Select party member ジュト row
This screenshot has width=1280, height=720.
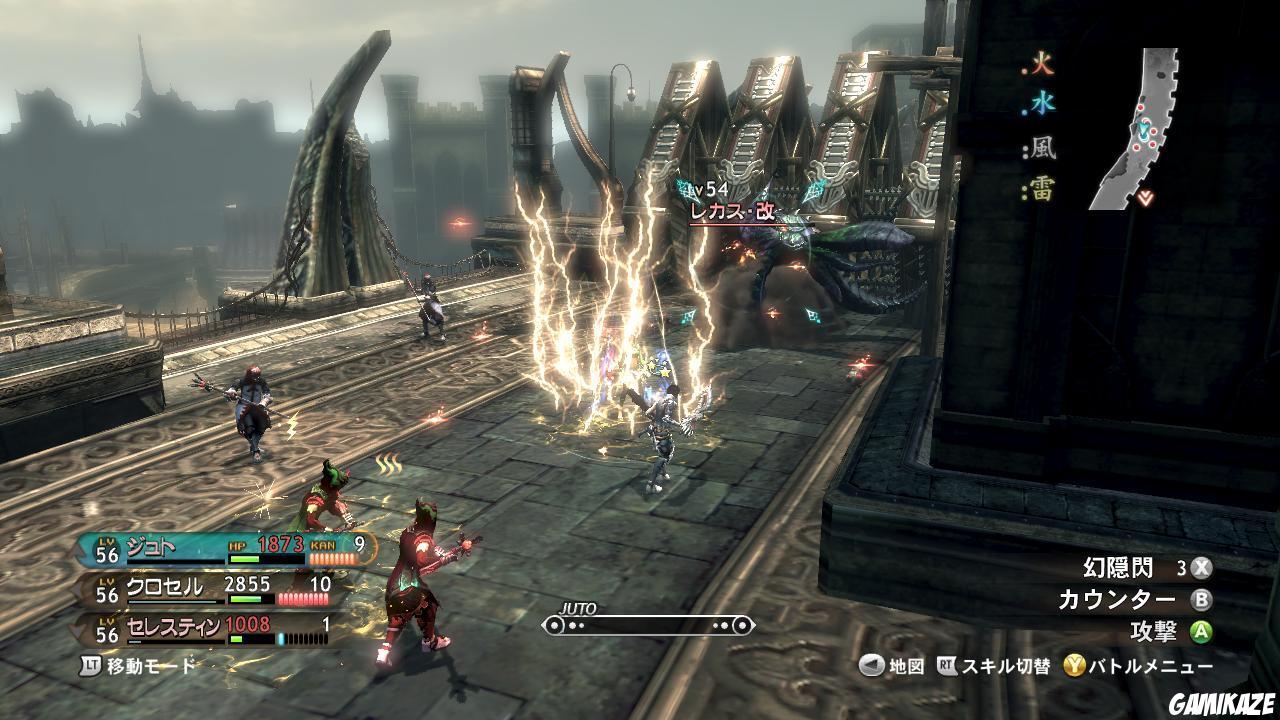230,548
